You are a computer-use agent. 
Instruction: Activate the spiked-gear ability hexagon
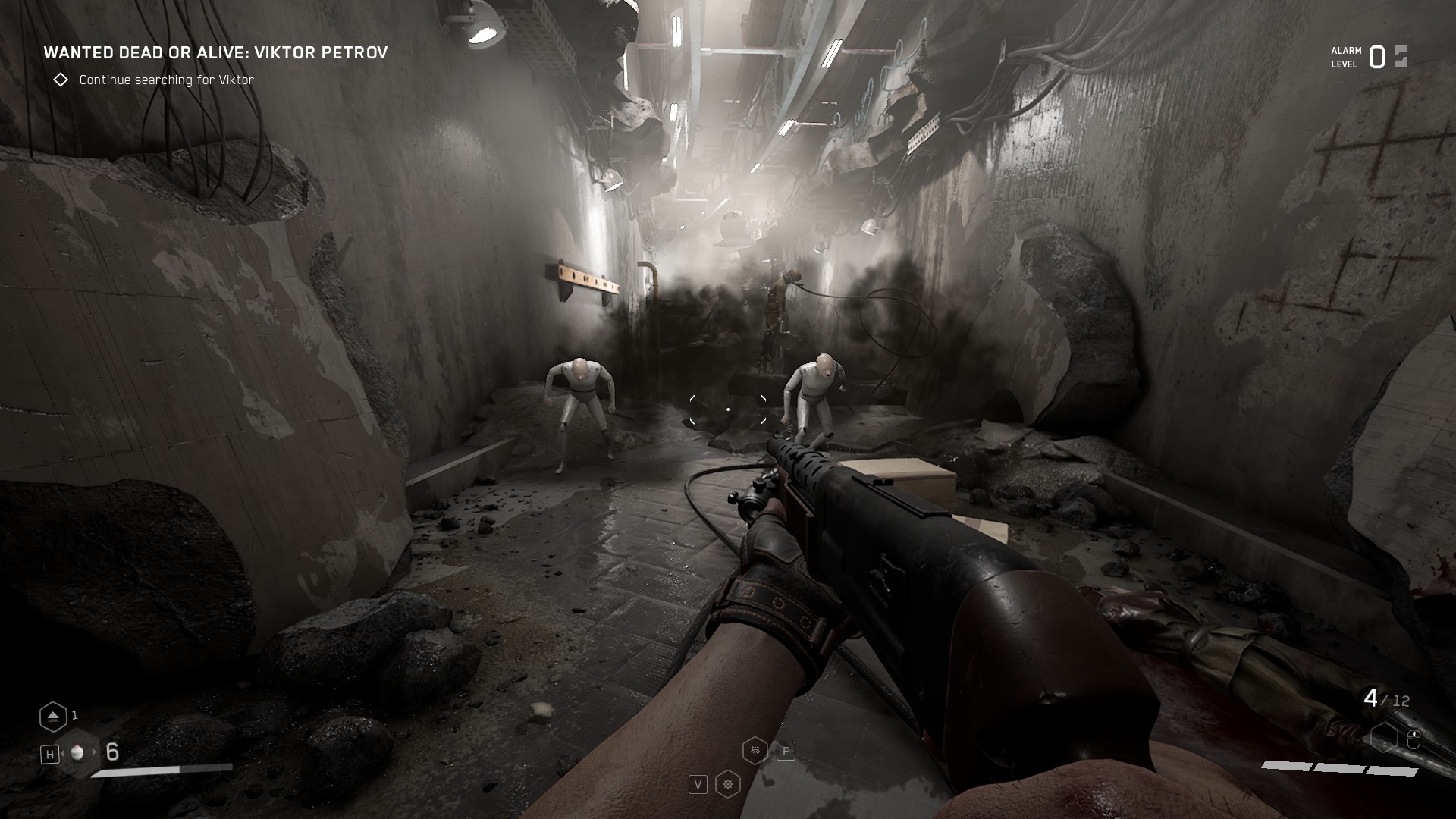[x=728, y=784]
